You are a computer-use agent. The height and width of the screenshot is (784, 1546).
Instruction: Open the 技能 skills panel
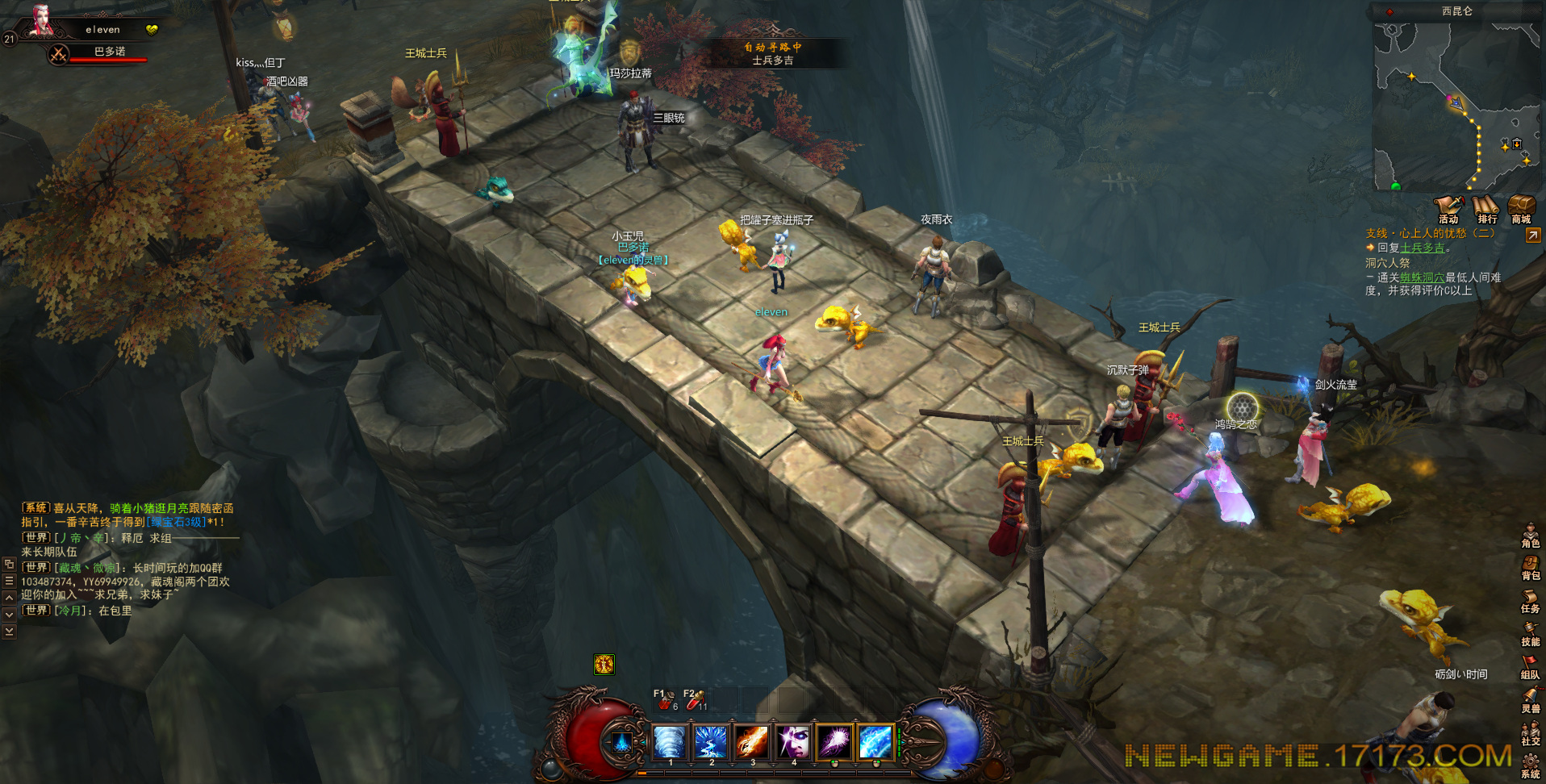tap(1530, 634)
